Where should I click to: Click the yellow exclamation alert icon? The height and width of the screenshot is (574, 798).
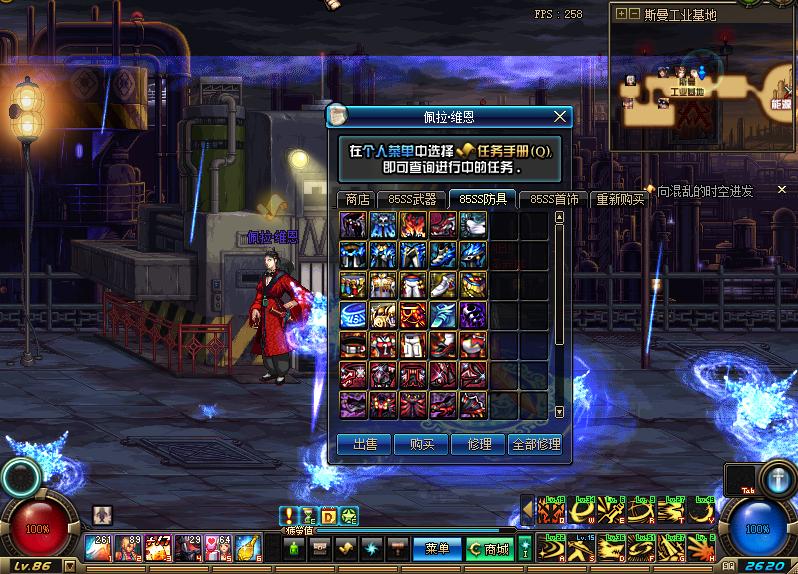(x=289, y=516)
